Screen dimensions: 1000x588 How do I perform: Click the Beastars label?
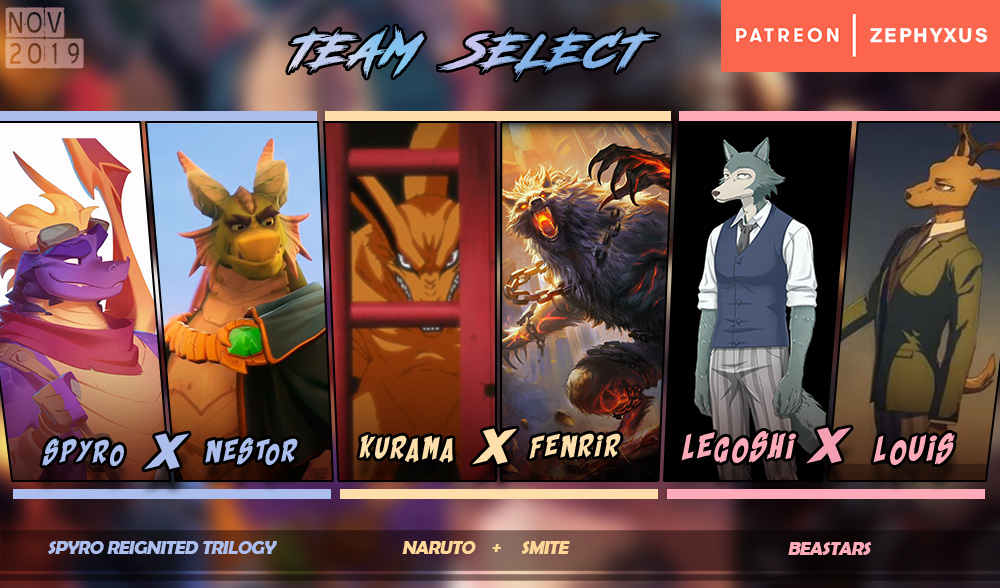pyautogui.click(x=829, y=548)
